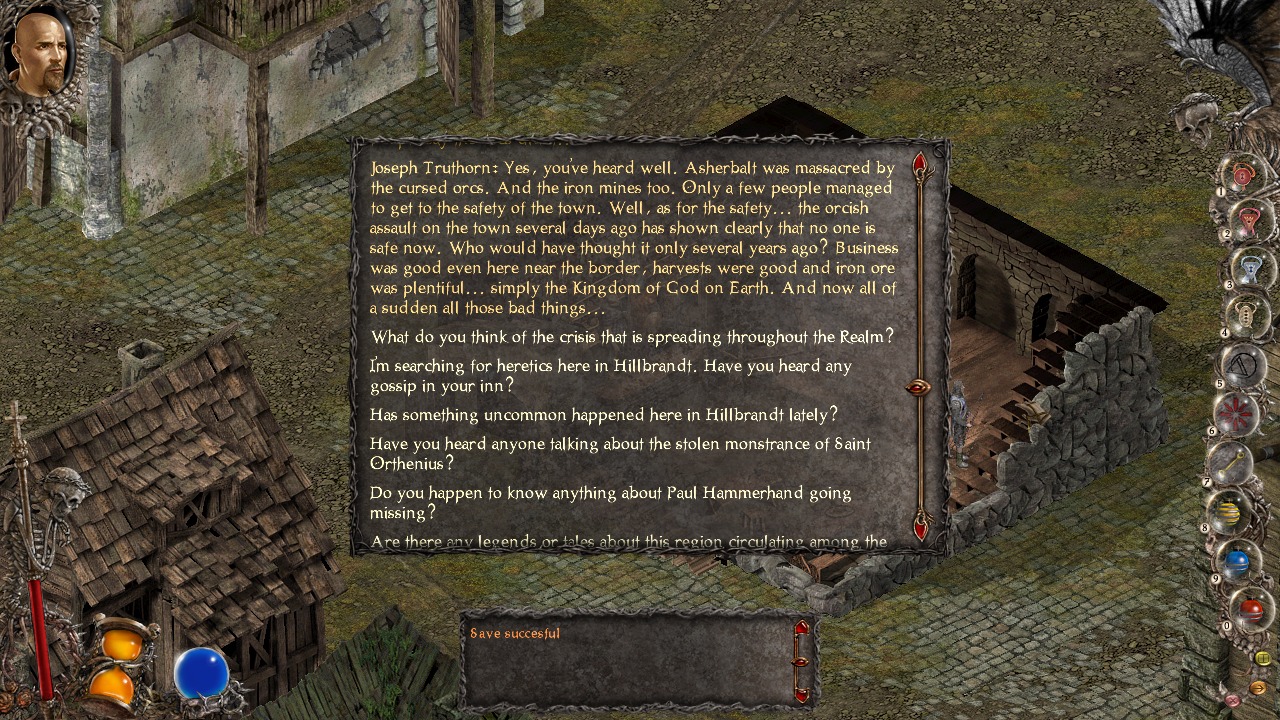Select the amber beads item in slot 4
1280x720 pixels.
click(x=1246, y=316)
